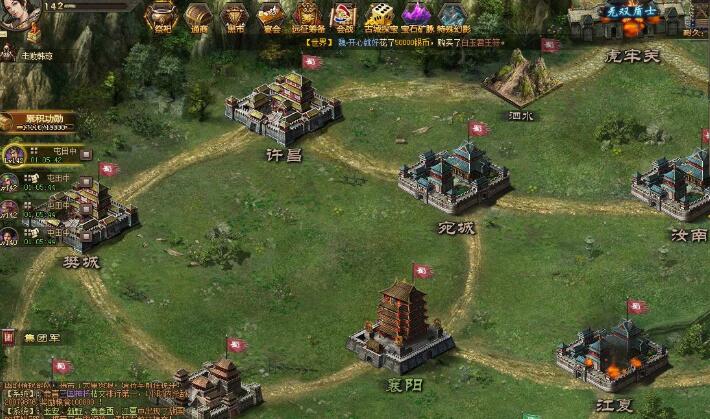
Task: Select the 会战 battle icon
Action: coord(343,16)
